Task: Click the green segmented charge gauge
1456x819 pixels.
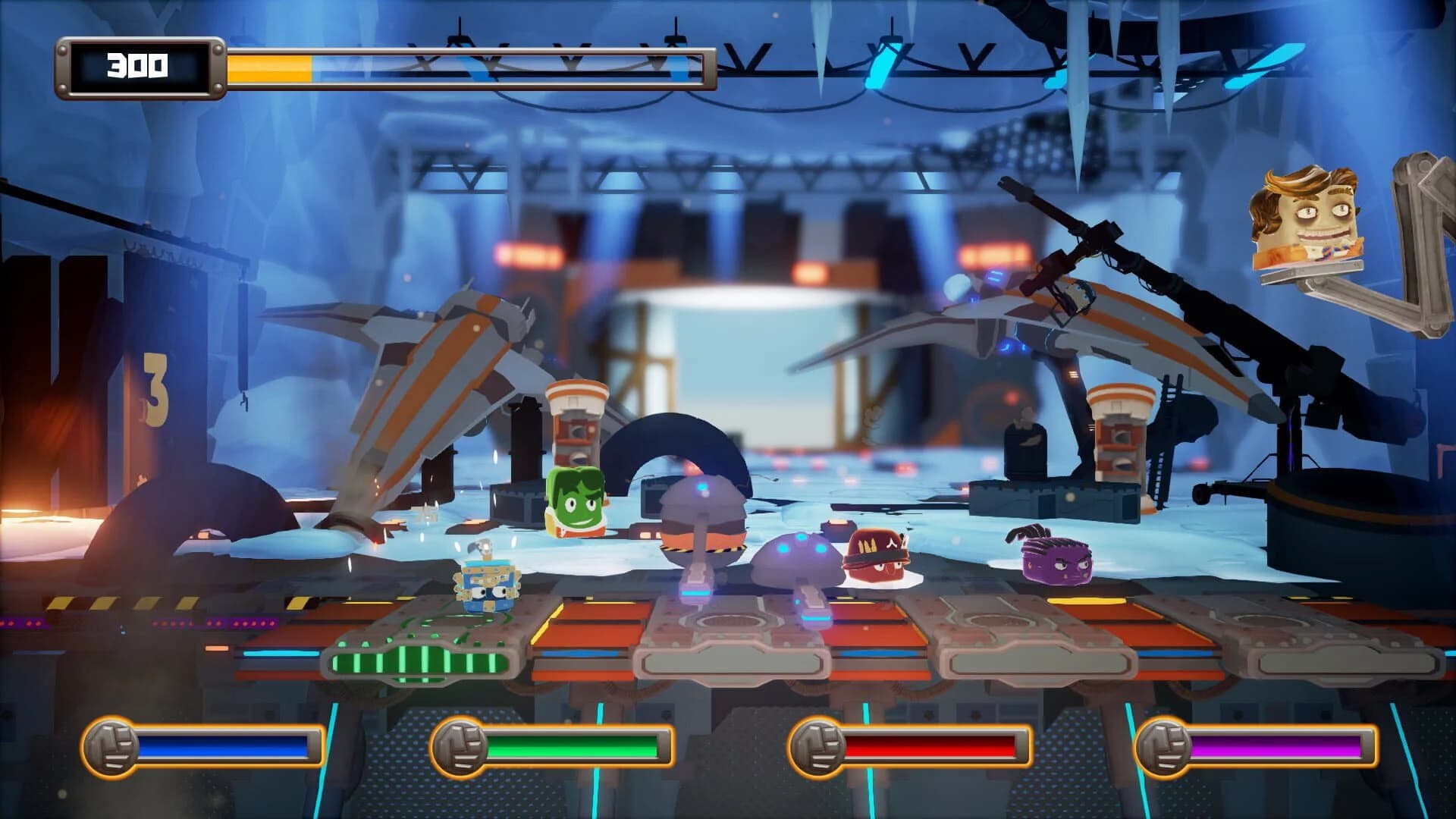Action: pos(421,664)
